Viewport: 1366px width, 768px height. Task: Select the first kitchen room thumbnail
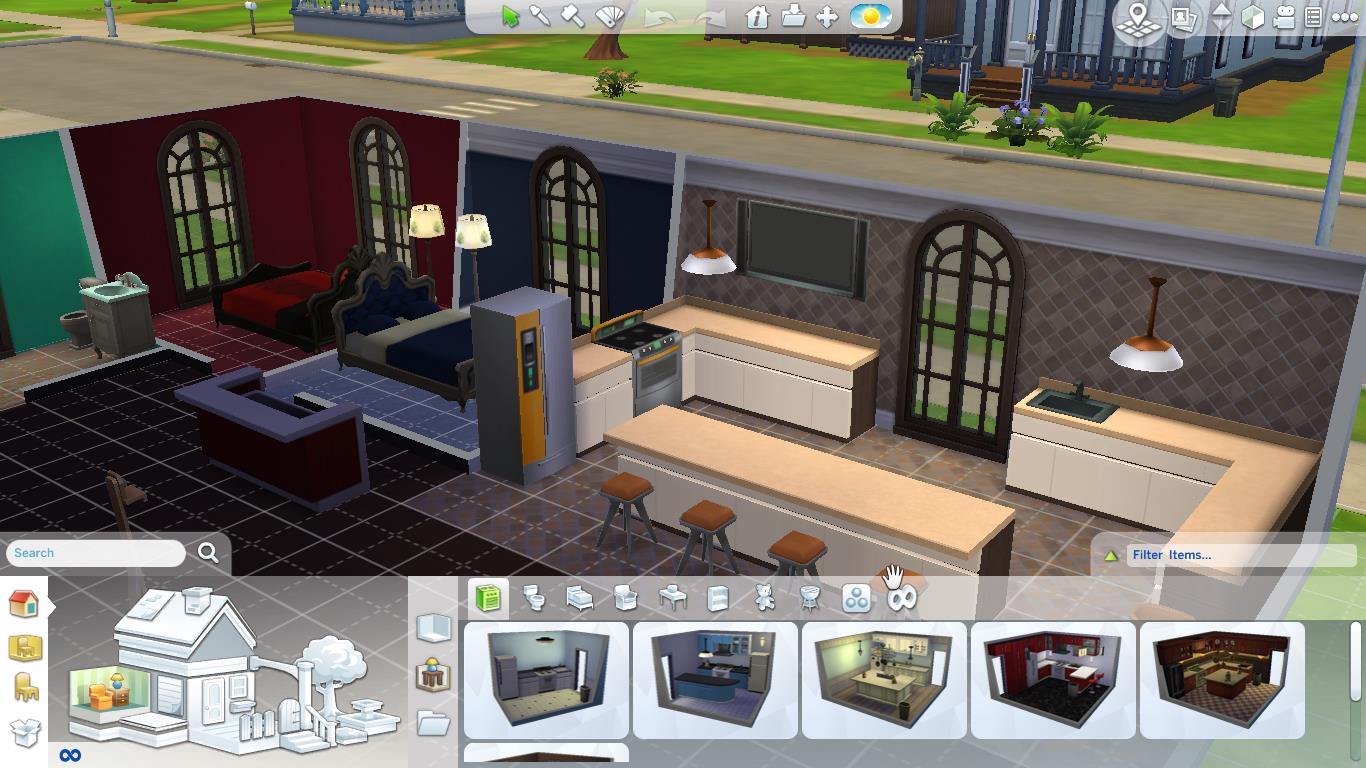click(x=545, y=680)
